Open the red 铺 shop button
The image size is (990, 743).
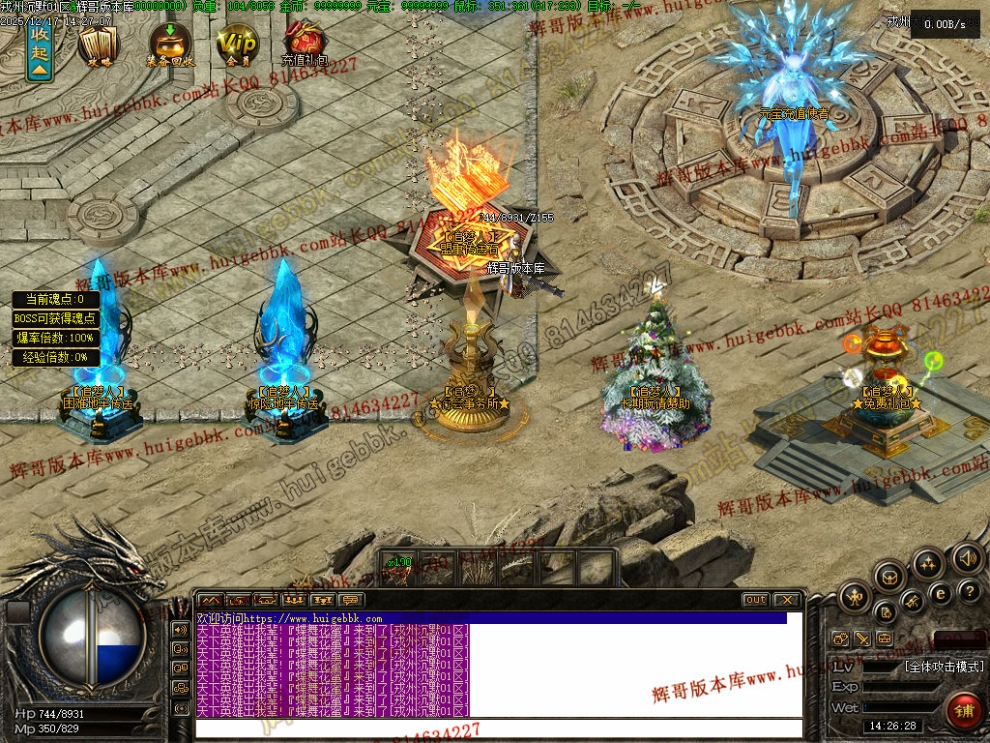pos(965,711)
